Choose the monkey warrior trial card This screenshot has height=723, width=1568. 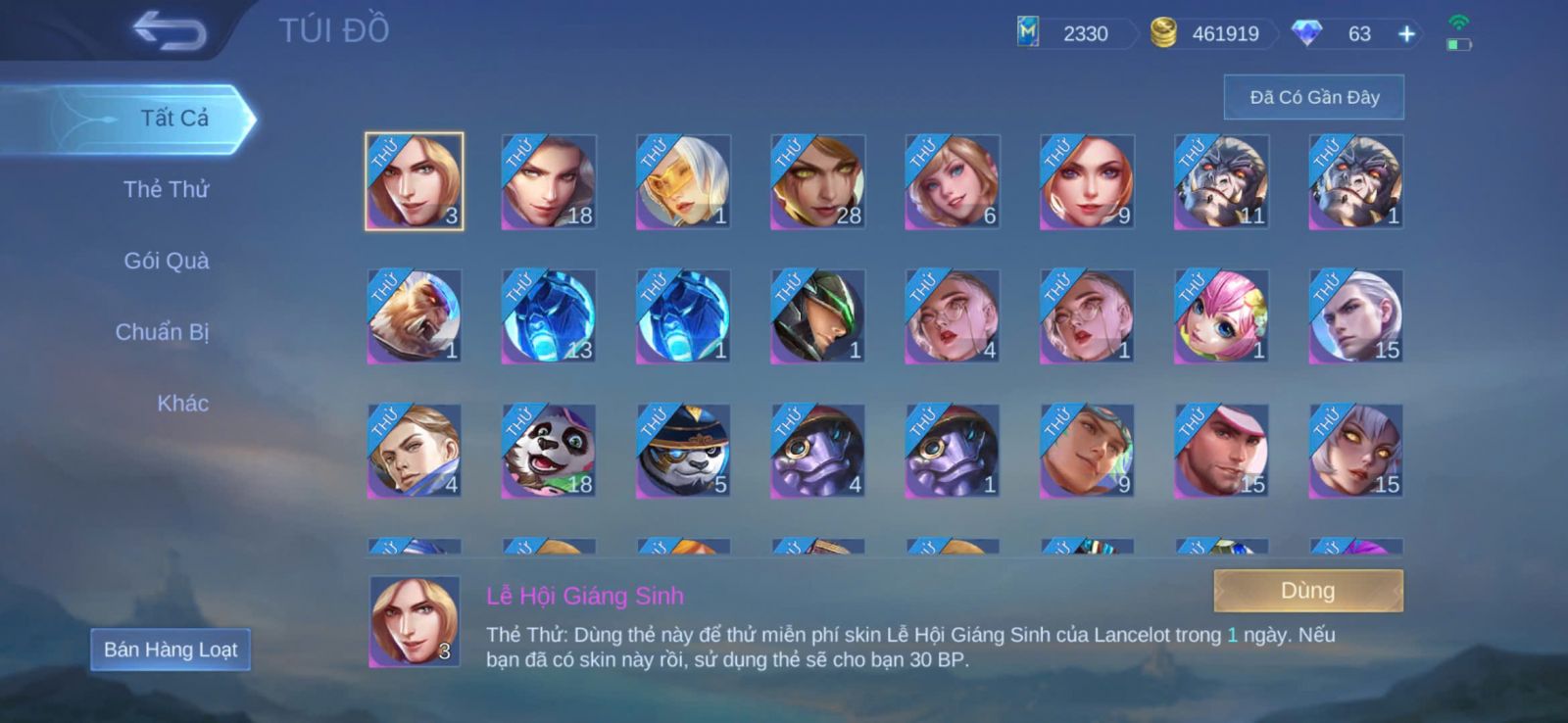pyautogui.click(x=414, y=316)
